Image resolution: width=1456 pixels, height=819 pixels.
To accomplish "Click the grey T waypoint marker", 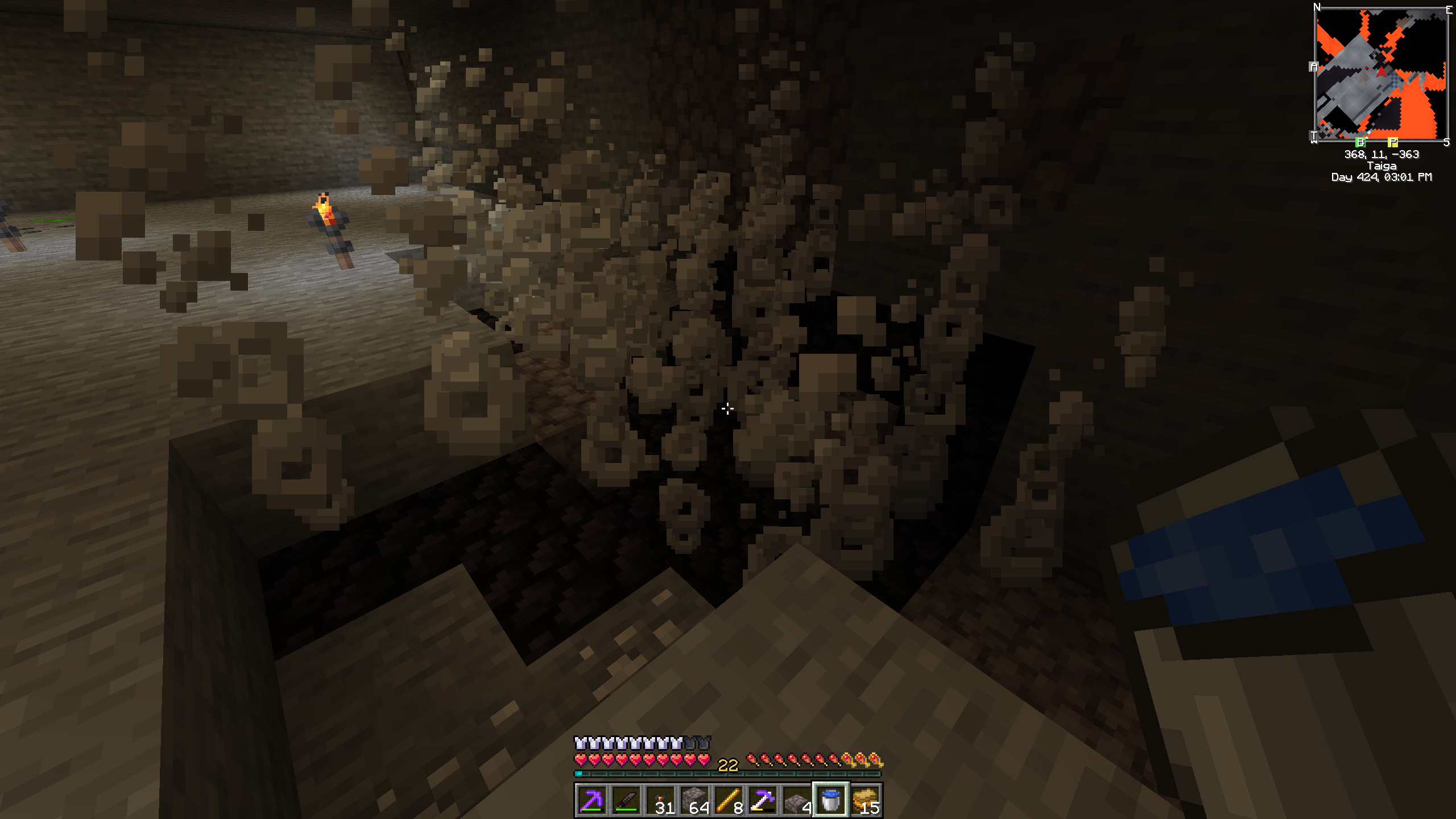I will 1314,136.
